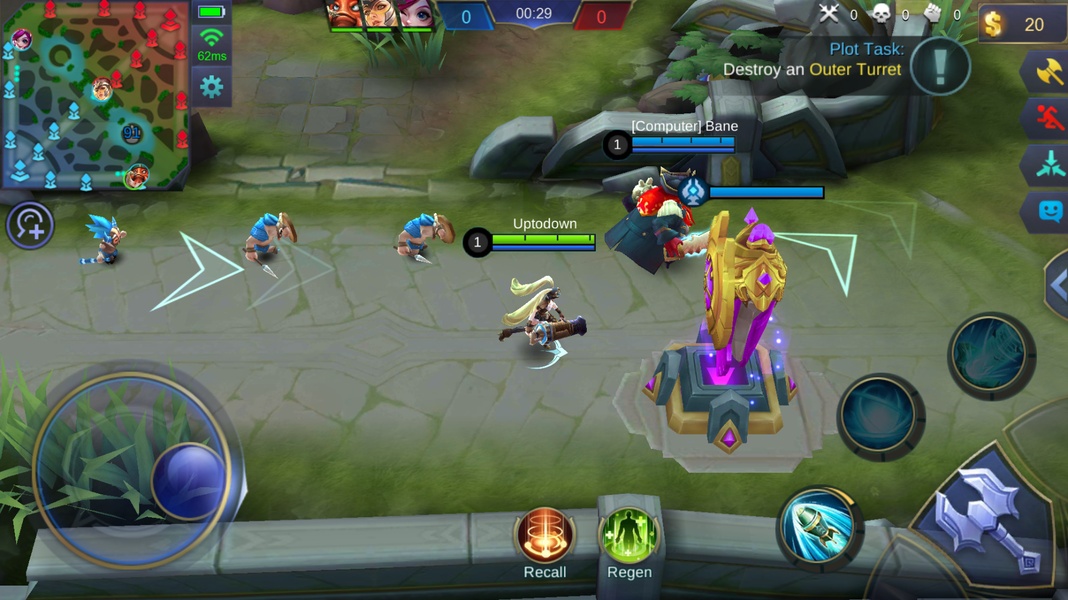
Task: Tap the battlefield minimap
Action: click(x=96, y=95)
